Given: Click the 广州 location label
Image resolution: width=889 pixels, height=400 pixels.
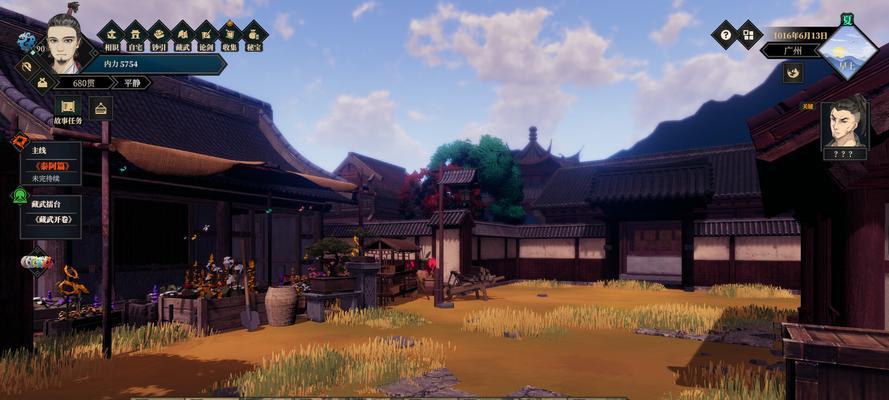Looking at the screenshot, I should (x=792, y=50).
